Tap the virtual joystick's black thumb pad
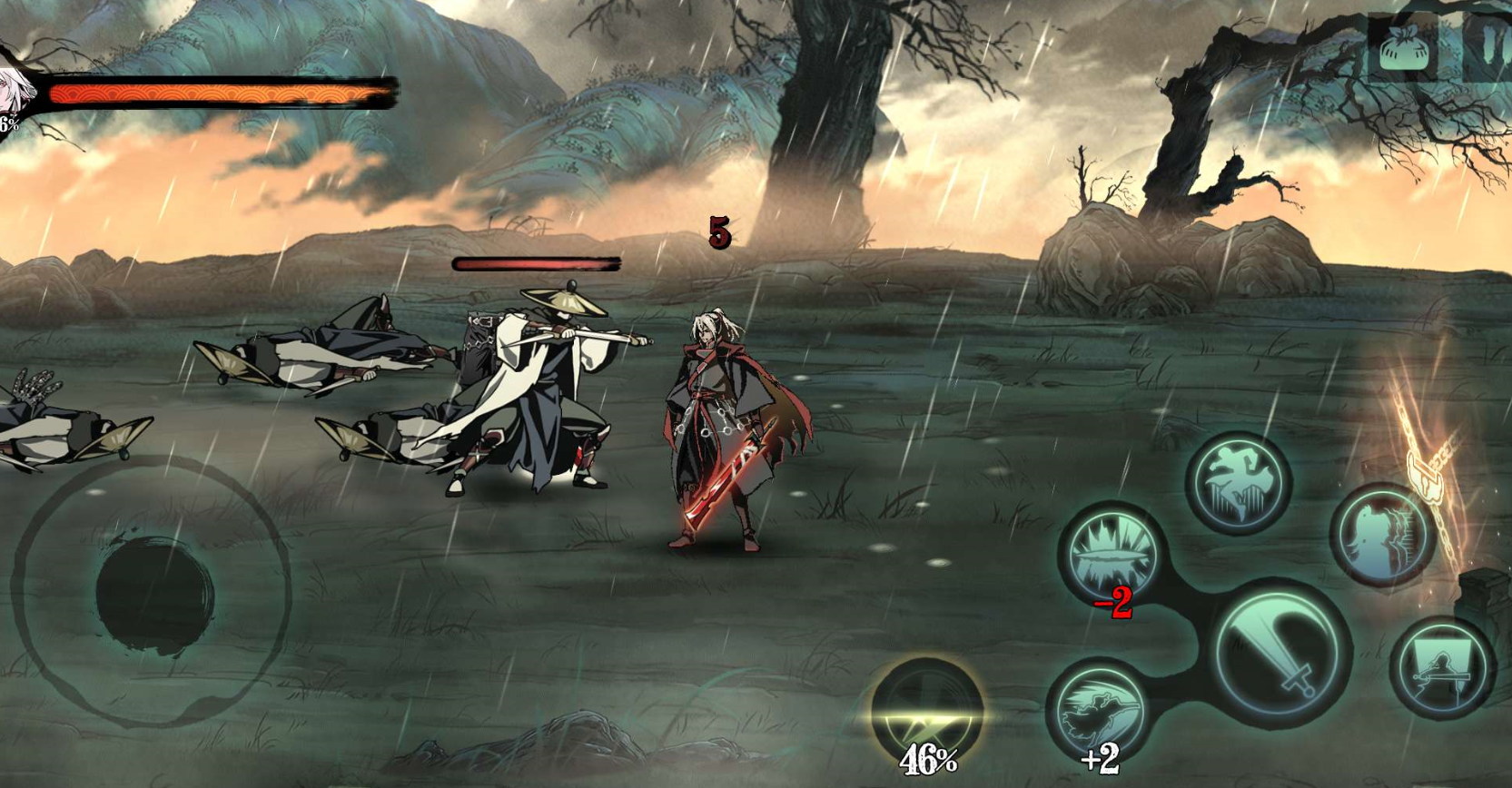Viewport: 1512px width, 788px height. point(155,593)
